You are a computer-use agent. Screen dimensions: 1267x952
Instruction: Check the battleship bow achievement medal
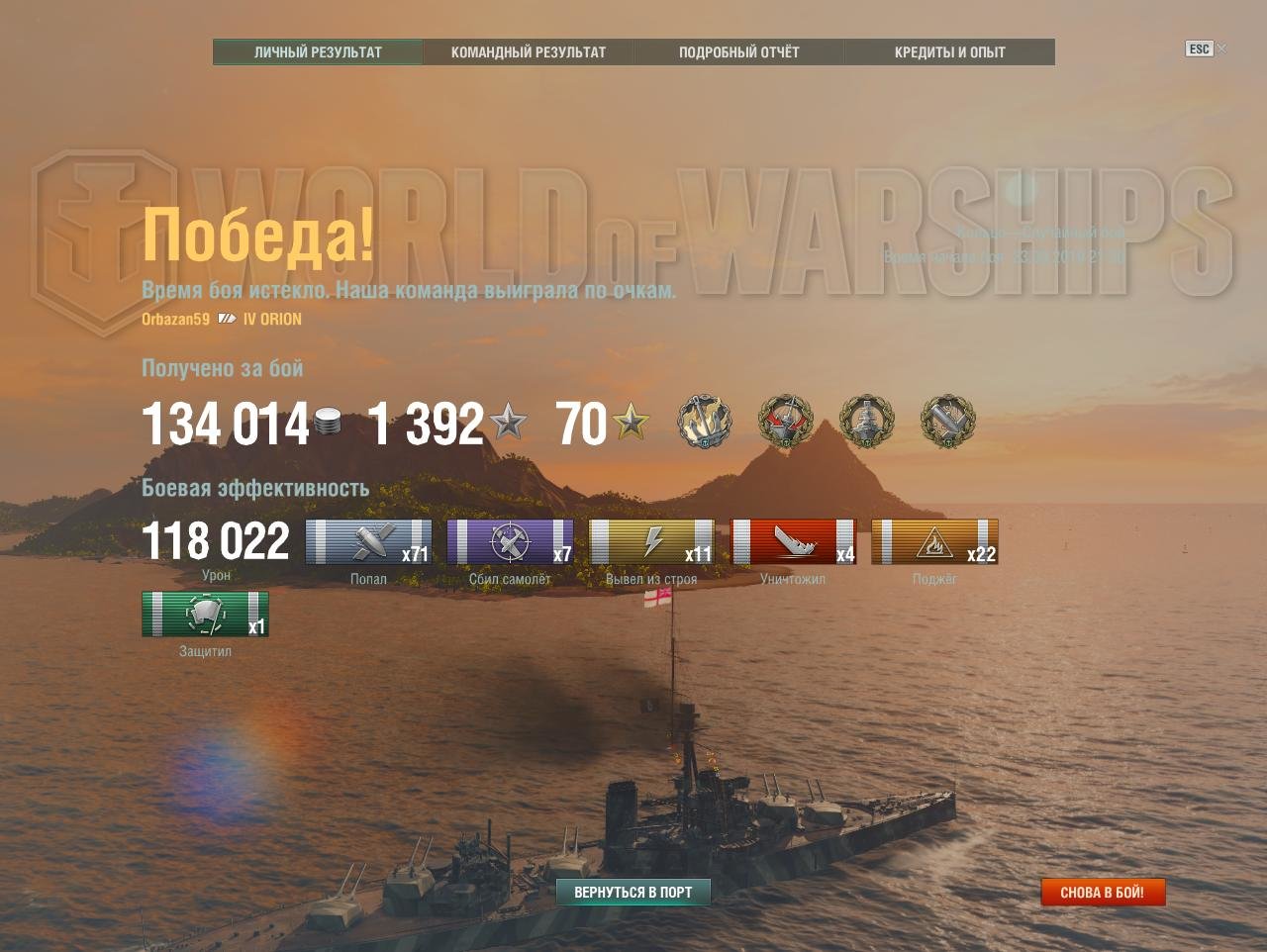click(866, 422)
